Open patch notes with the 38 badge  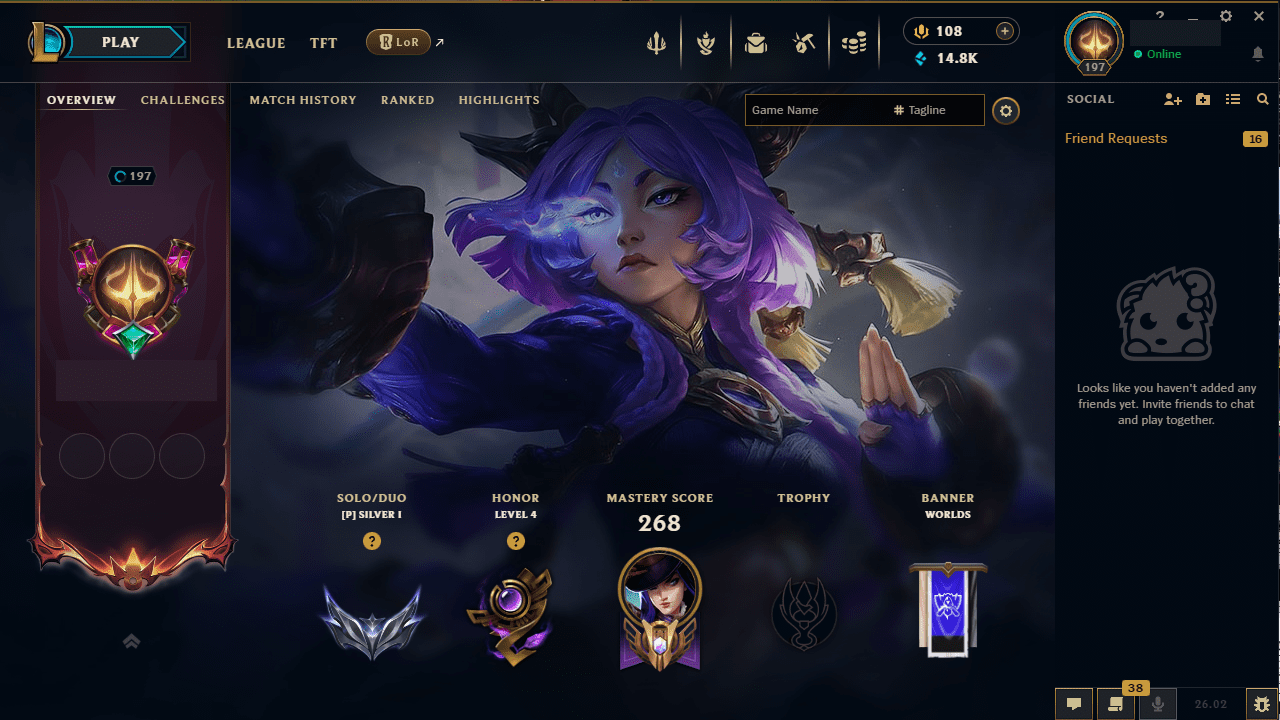point(1115,703)
